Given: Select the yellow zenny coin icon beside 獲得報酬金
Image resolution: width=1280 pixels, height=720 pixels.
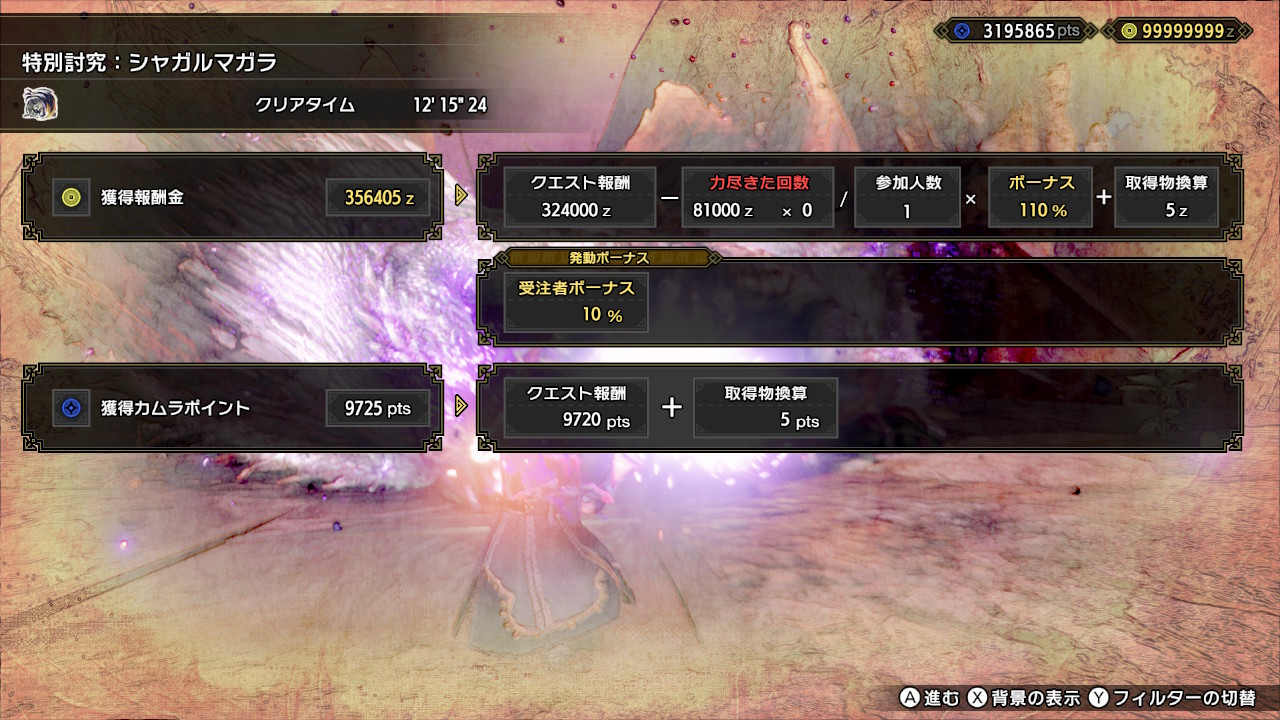Looking at the screenshot, I should [x=70, y=197].
